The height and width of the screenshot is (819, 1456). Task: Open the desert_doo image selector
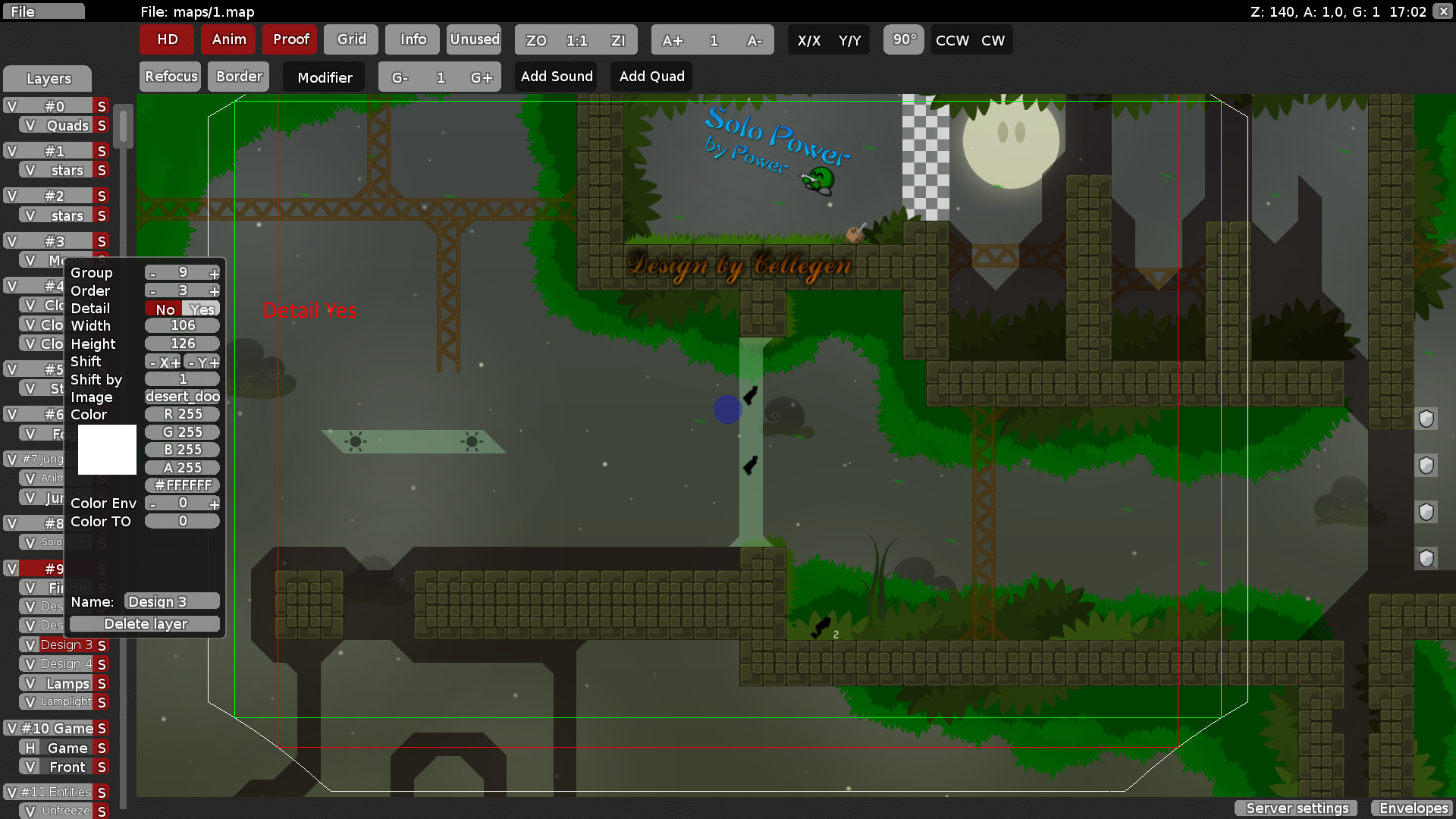tap(182, 396)
